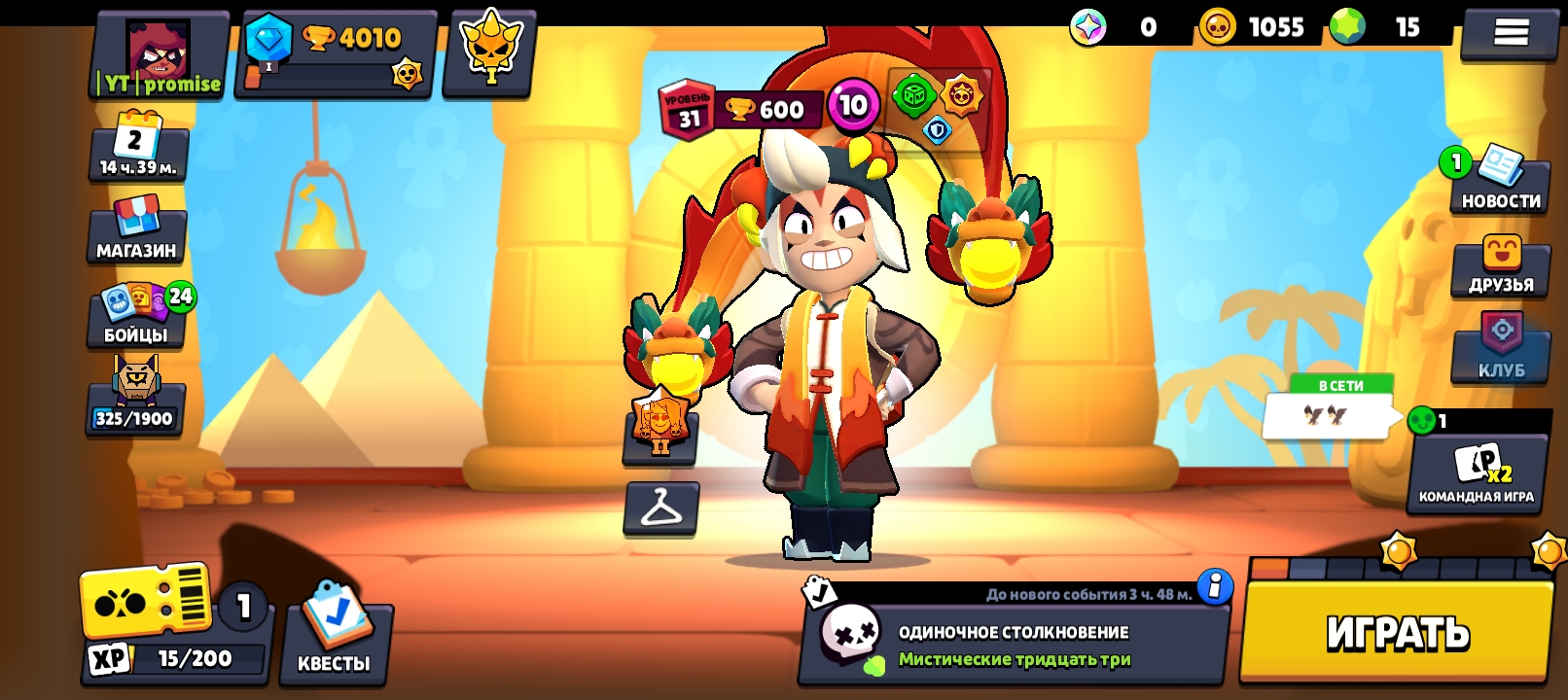Open the НОВОСТИ news feed

pos(1499,181)
